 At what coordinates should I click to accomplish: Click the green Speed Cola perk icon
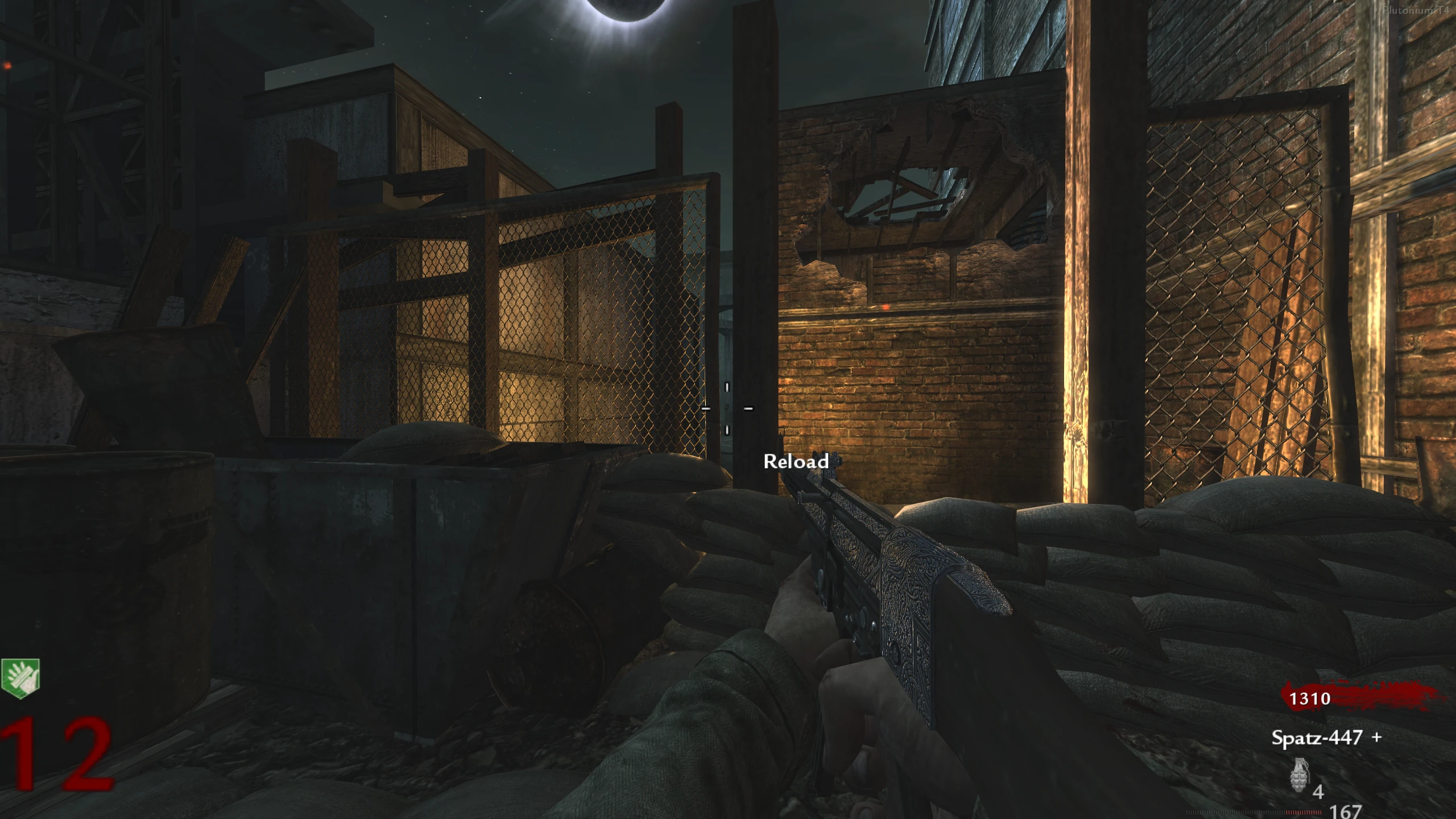[20, 678]
